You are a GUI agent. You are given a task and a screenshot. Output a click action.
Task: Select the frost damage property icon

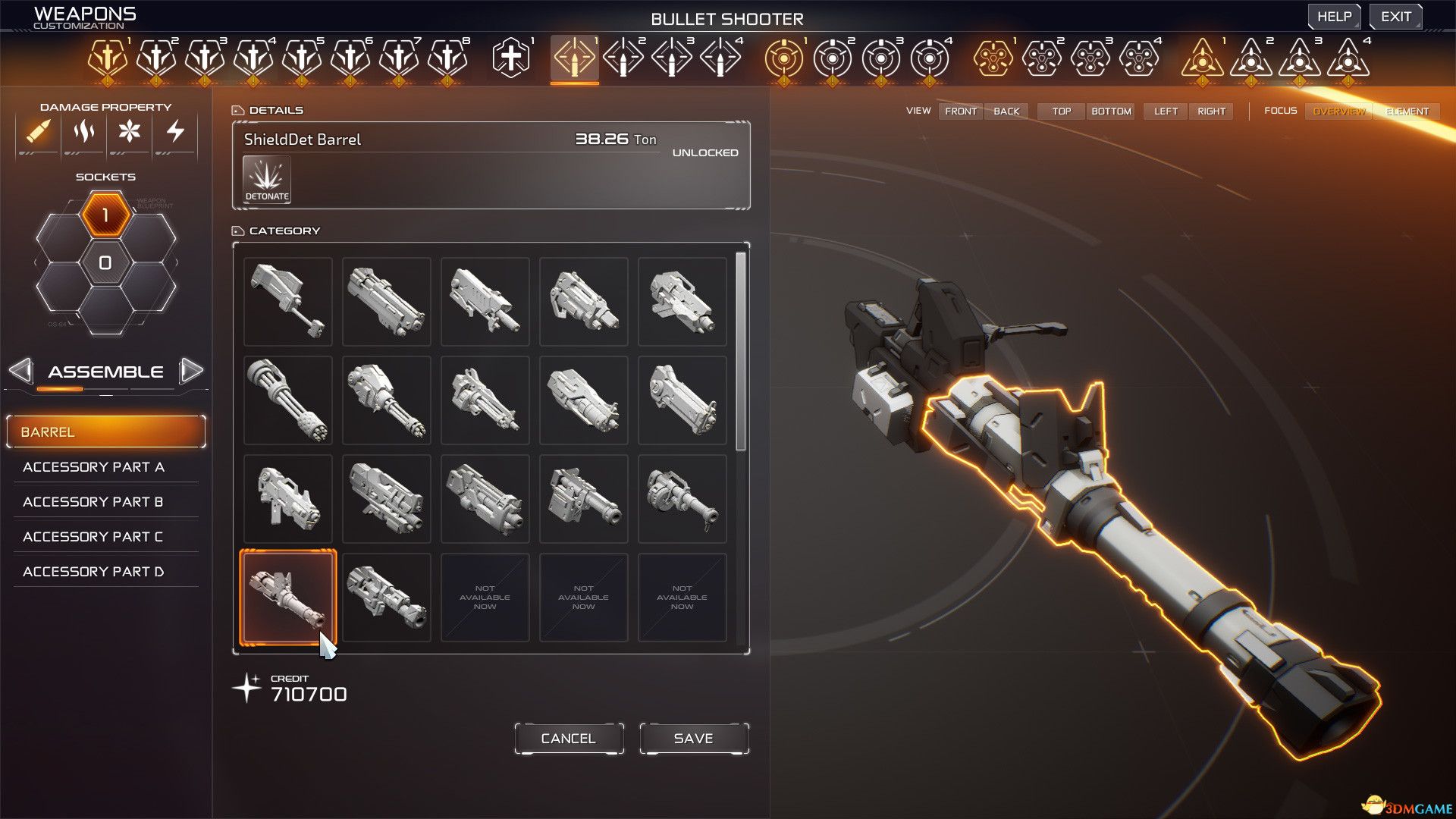coord(130,132)
